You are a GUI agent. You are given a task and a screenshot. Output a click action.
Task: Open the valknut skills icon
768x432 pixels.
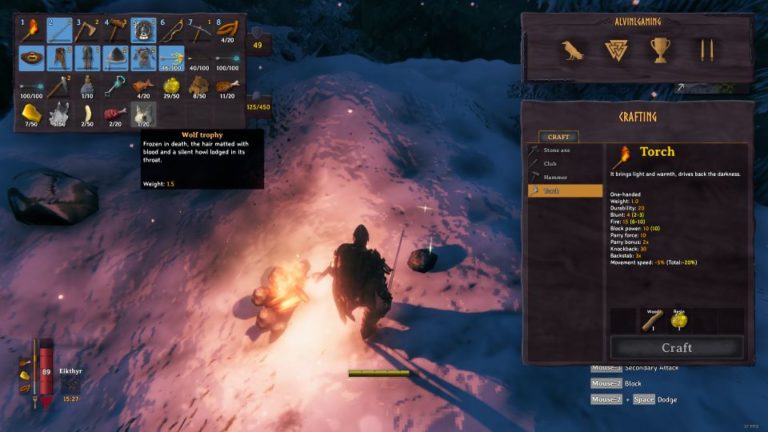pos(617,50)
